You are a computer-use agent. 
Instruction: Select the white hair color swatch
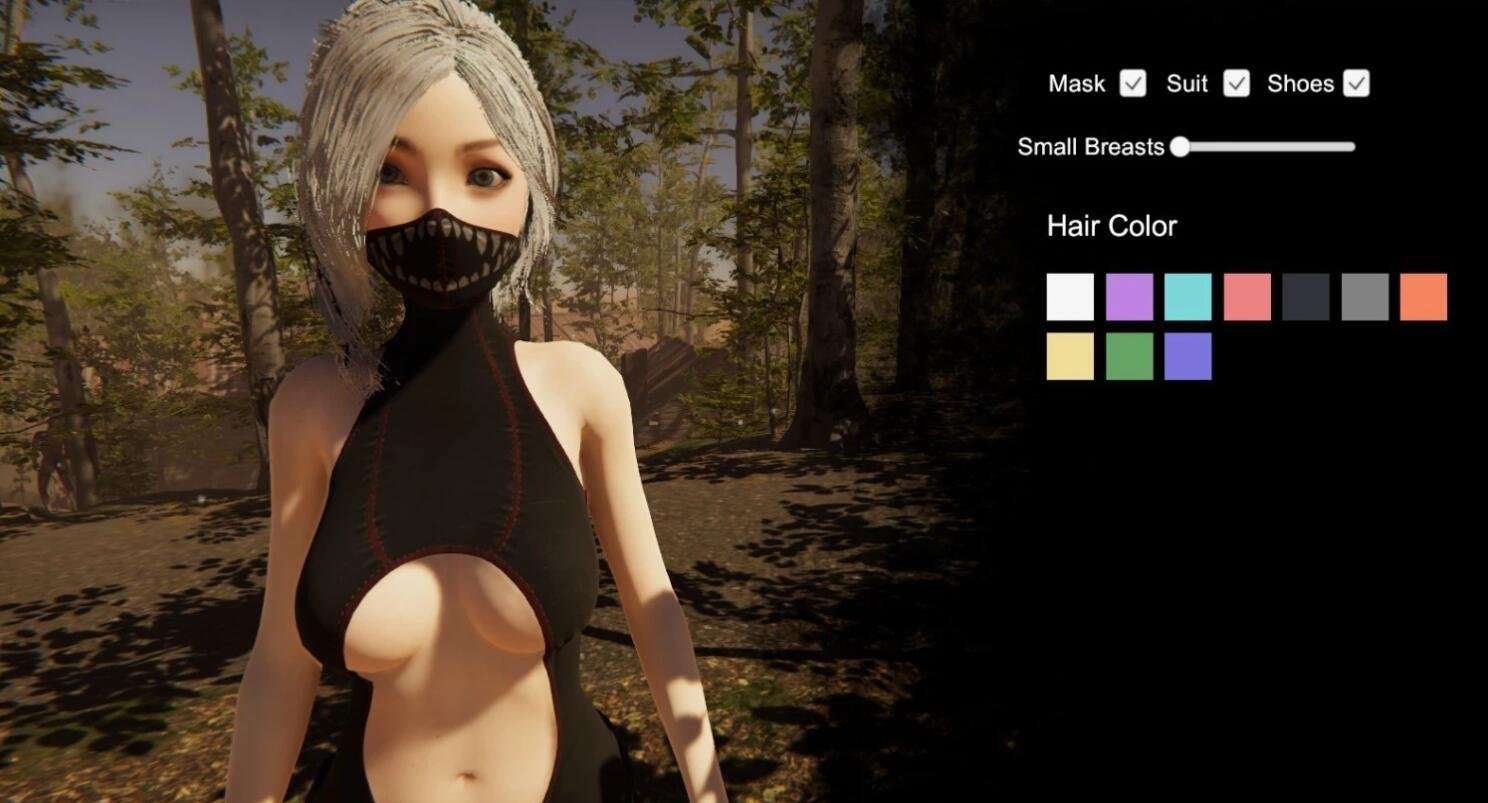click(x=1069, y=296)
